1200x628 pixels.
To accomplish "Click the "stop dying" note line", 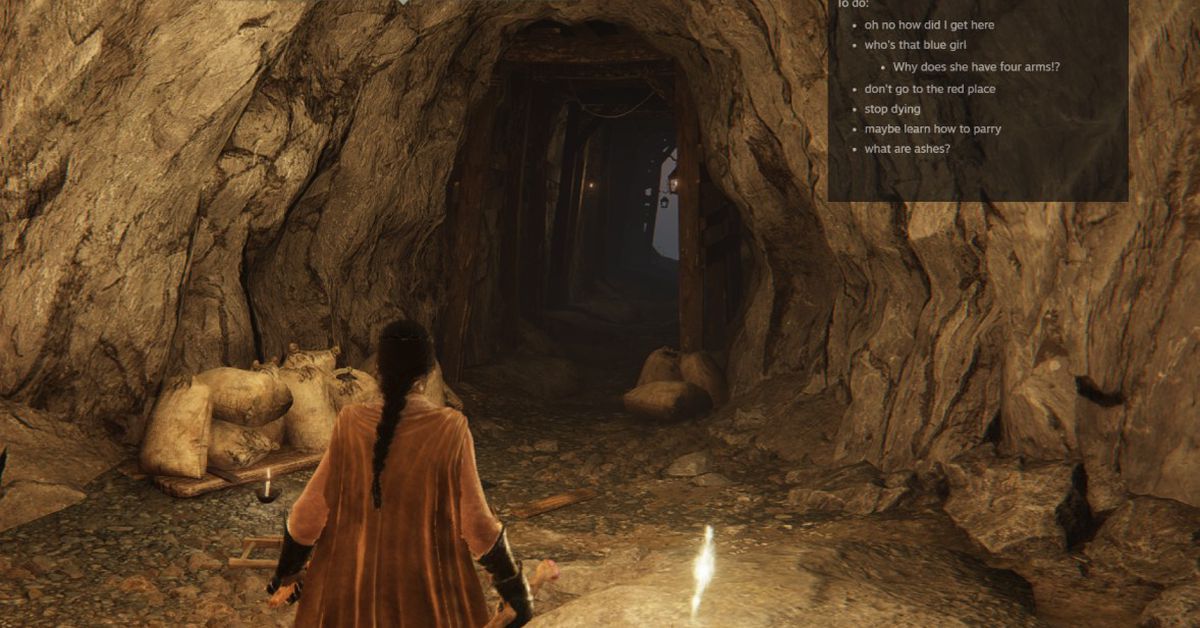I will click(x=892, y=109).
